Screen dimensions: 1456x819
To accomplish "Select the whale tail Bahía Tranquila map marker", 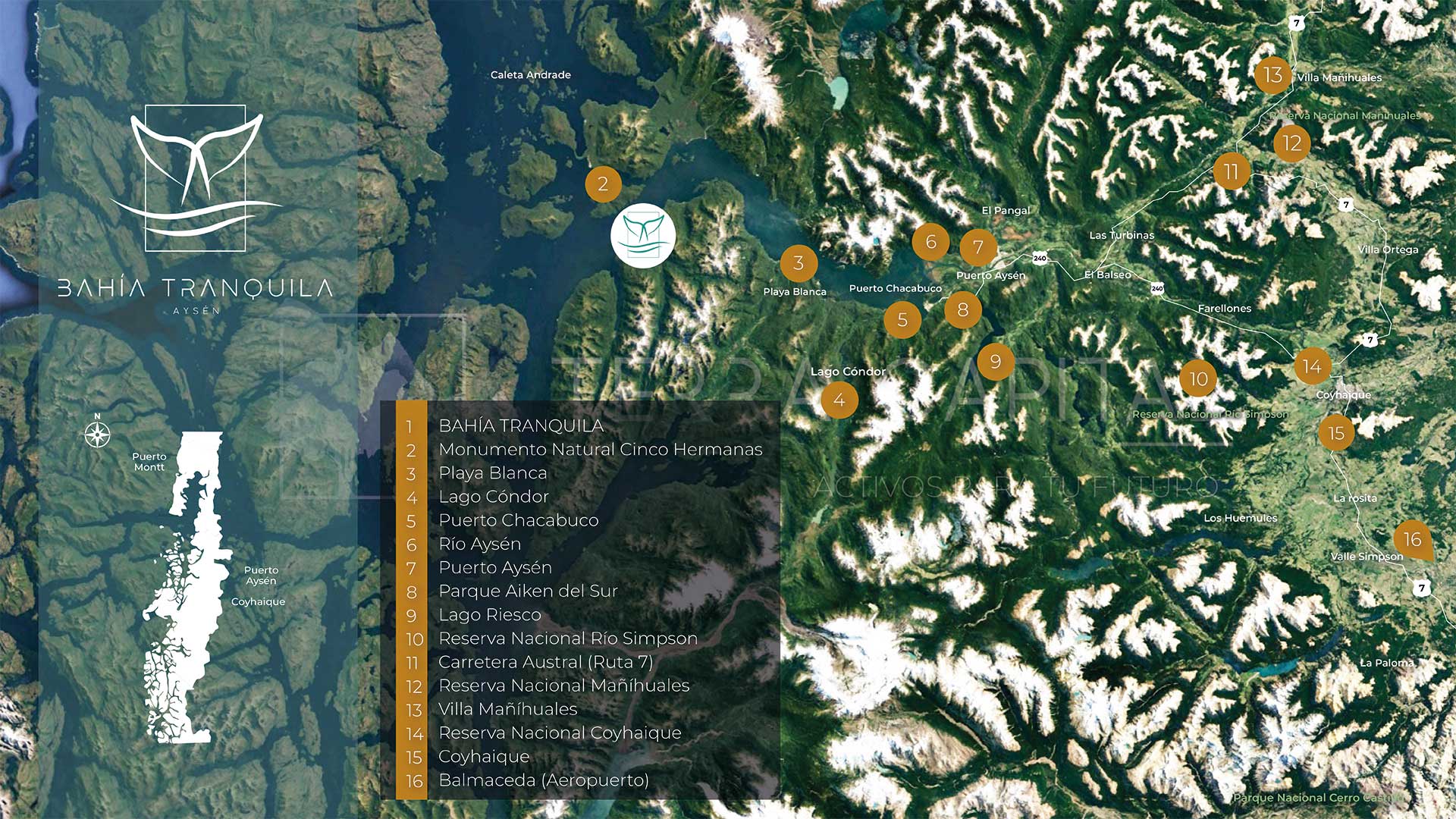I will [642, 235].
